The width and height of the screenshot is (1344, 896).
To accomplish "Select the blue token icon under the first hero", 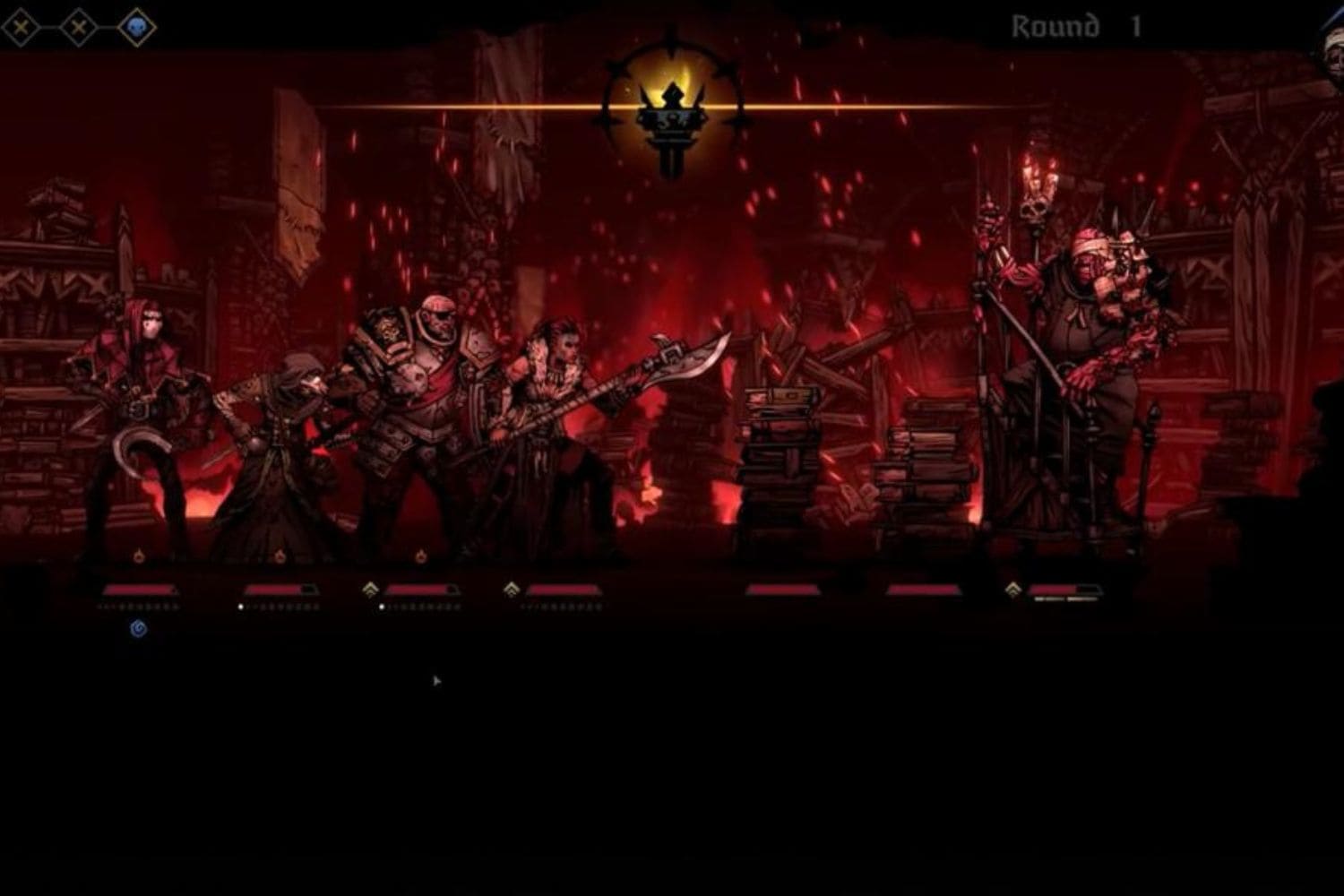I will 139,630.
